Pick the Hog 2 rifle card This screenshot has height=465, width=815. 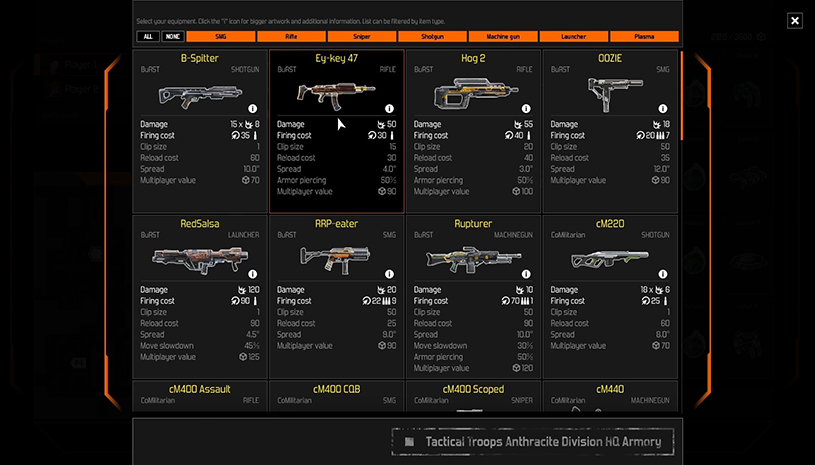(x=473, y=95)
